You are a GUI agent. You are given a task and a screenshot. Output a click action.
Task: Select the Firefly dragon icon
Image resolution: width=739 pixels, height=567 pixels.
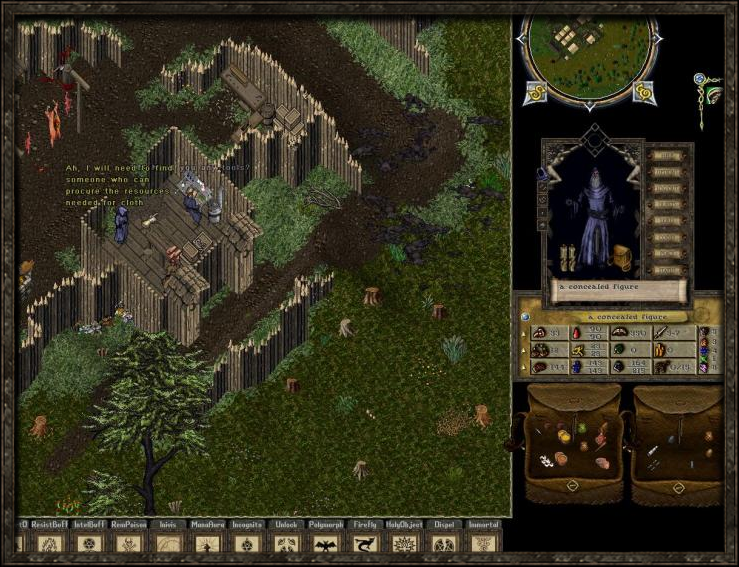click(x=364, y=544)
